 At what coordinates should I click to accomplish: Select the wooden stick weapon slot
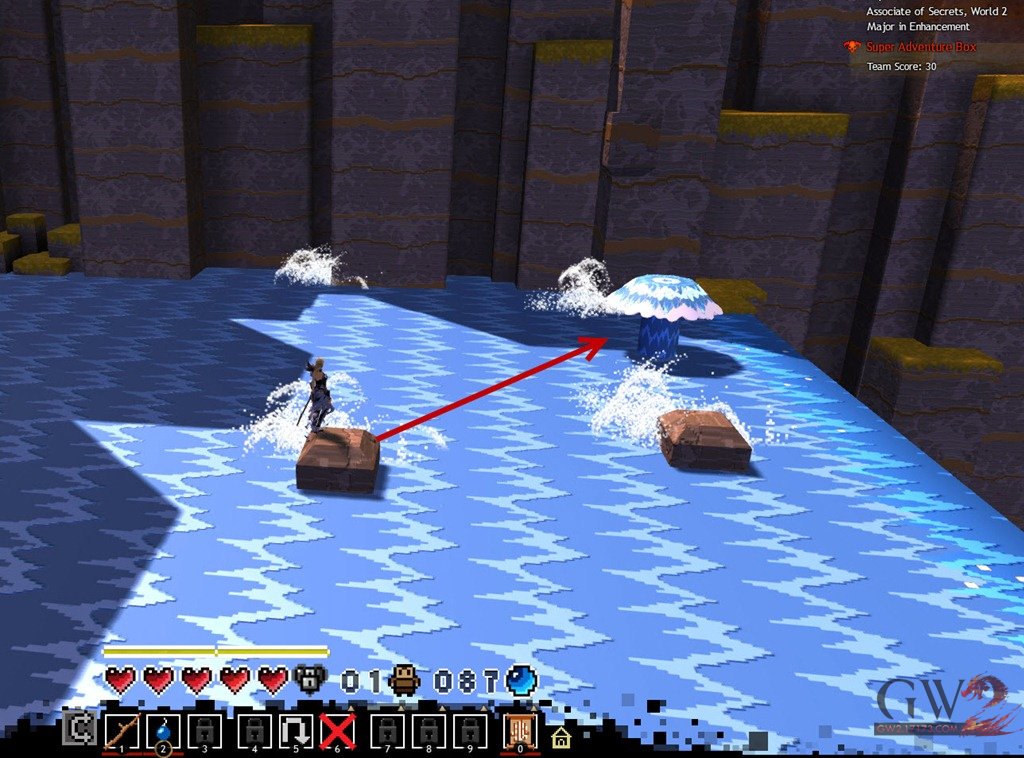[x=120, y=732]
